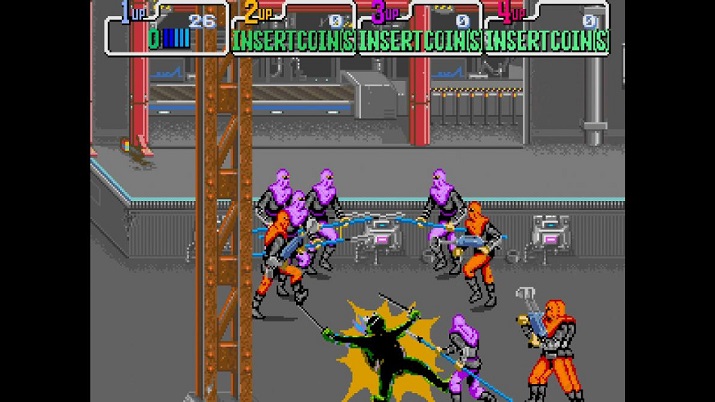Choose the 3UP Insert Coins slot
The height and width of the screenshot is (402, 715).
coord(420,40)
